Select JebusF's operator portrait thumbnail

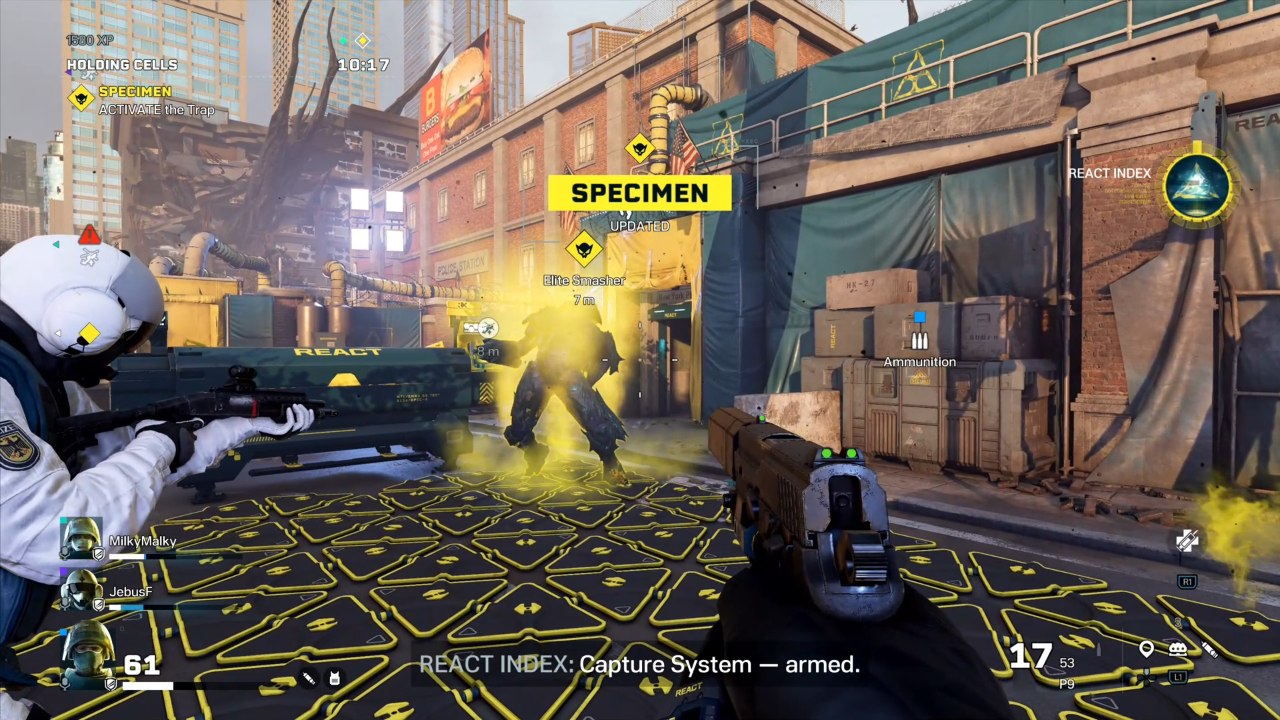tap(81, 590)
